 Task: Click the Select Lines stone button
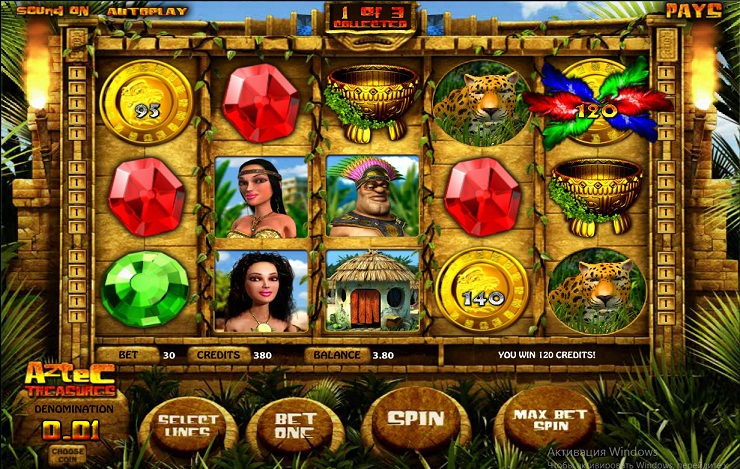[x=187, y=424]
